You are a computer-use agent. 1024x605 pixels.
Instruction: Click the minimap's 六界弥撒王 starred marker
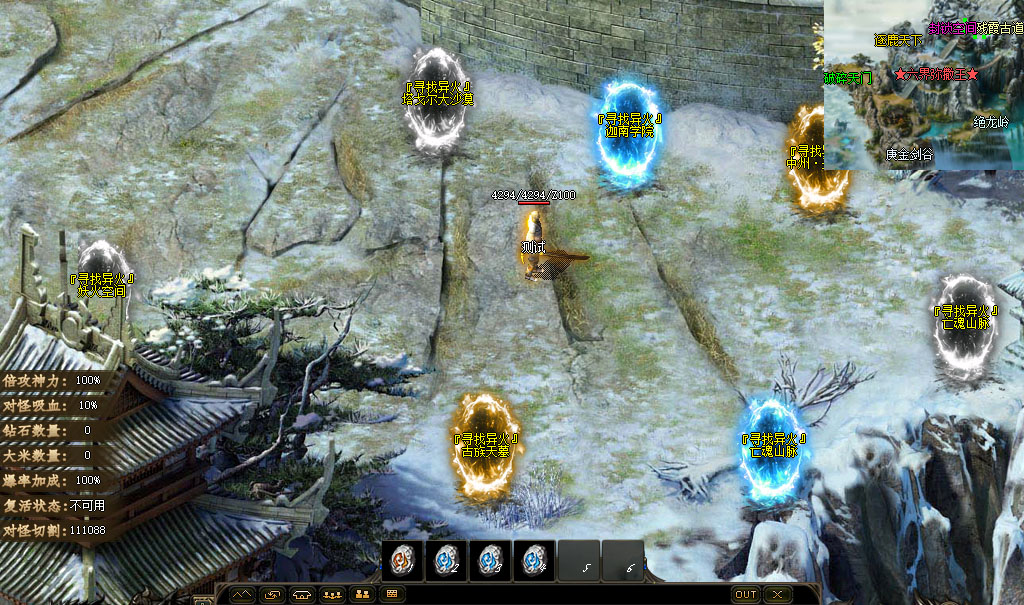pyautogui.click(x=936, y=75)
